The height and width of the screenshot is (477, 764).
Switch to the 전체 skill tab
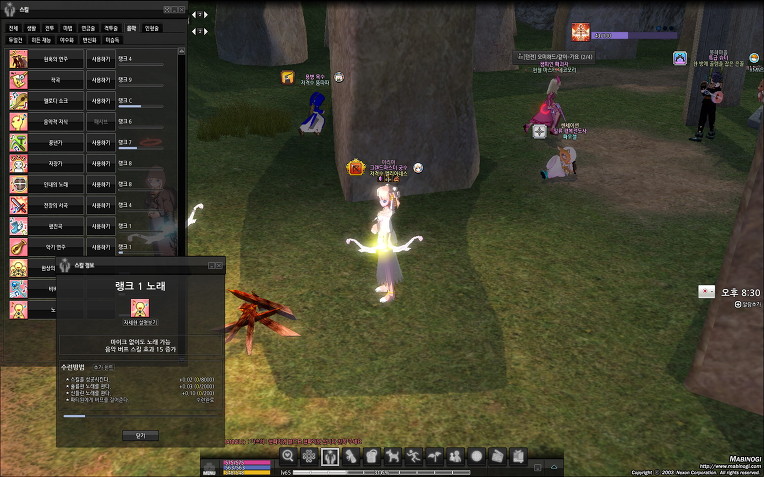coord(14,28)
